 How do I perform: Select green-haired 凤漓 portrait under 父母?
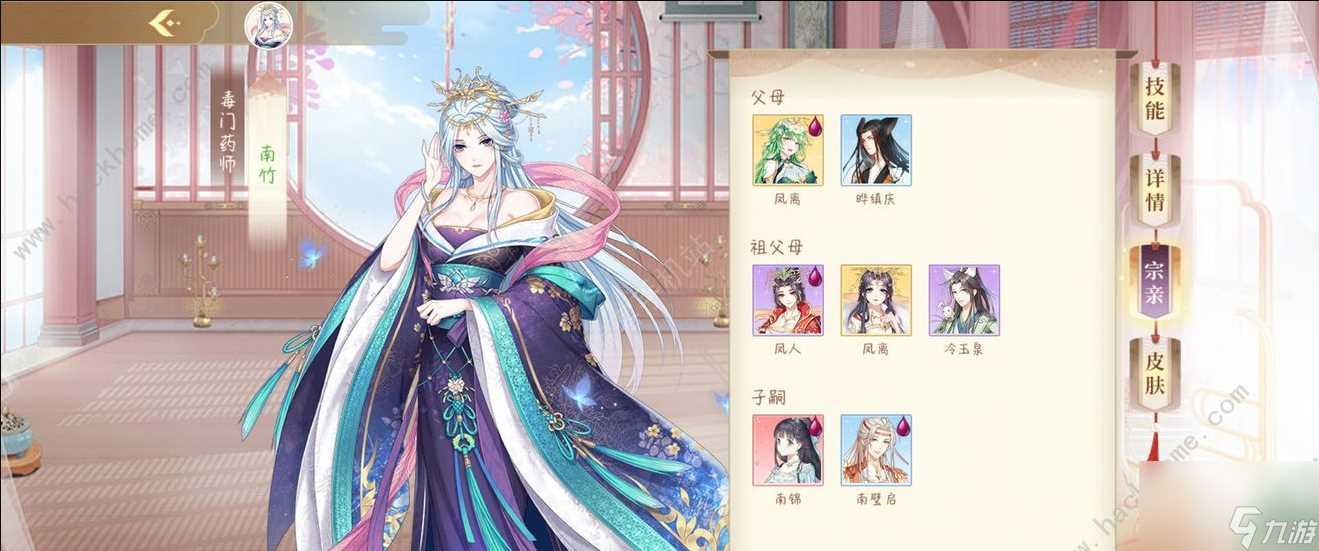[x=788, y=150]
